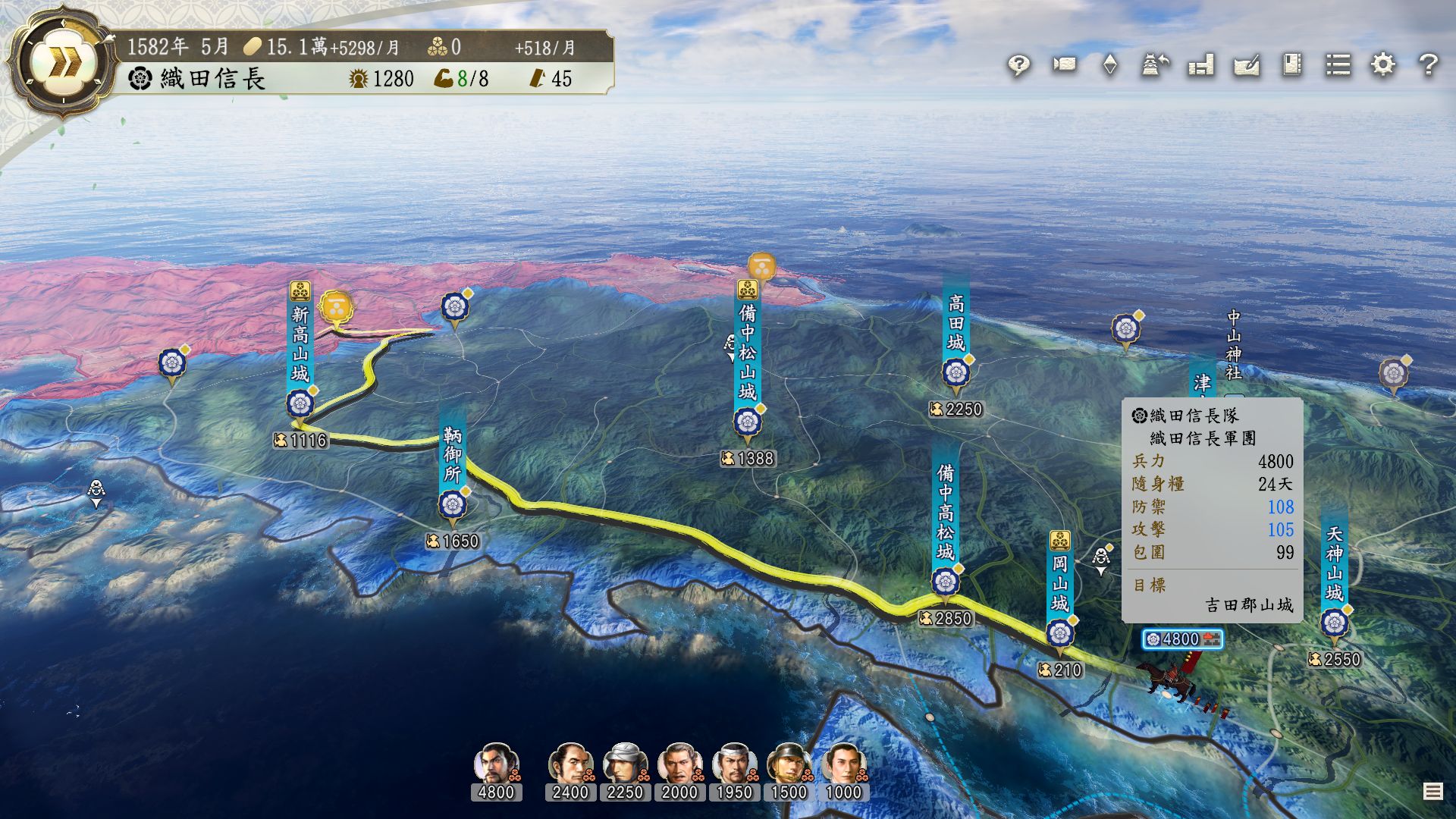This screenshot has width=1456, height=819.
Task: Select the officer portrait with 2400 troops
Action: [570, 764]
